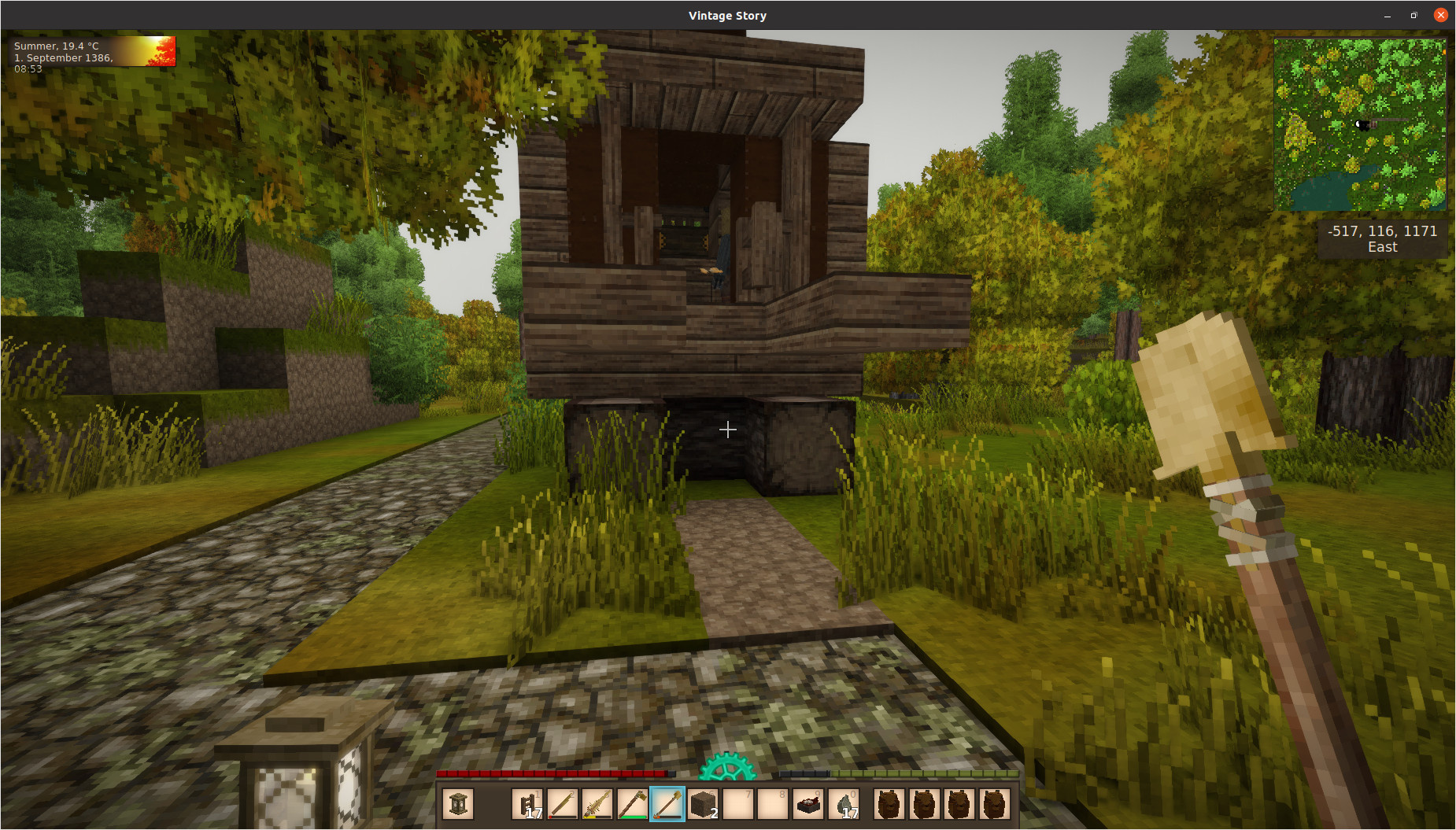This screenshot has width=1456, height=830.
Task: Open the world map from the minimap
Action: 1359,124
